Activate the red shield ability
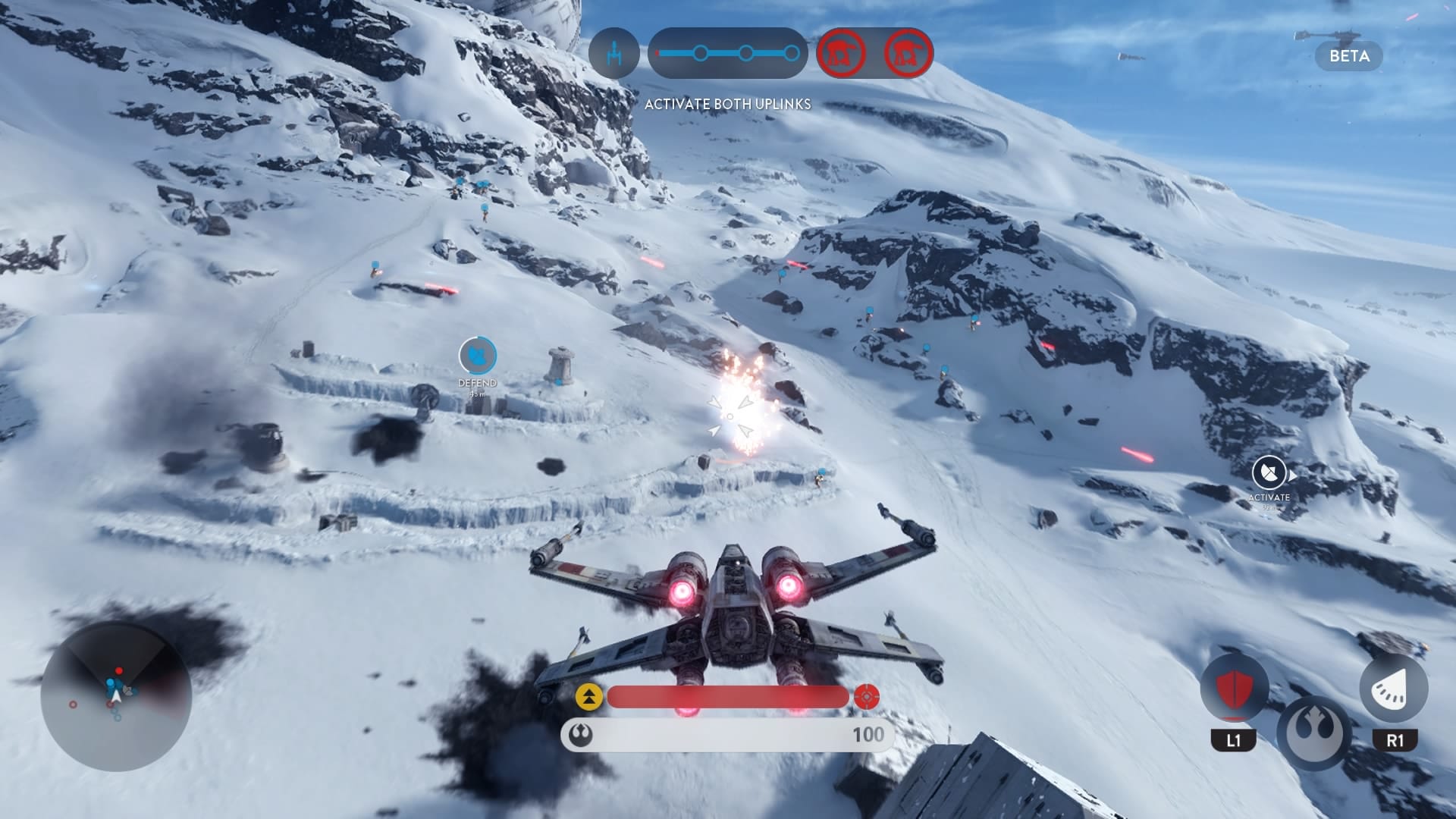 click(x=1234, y=689)
